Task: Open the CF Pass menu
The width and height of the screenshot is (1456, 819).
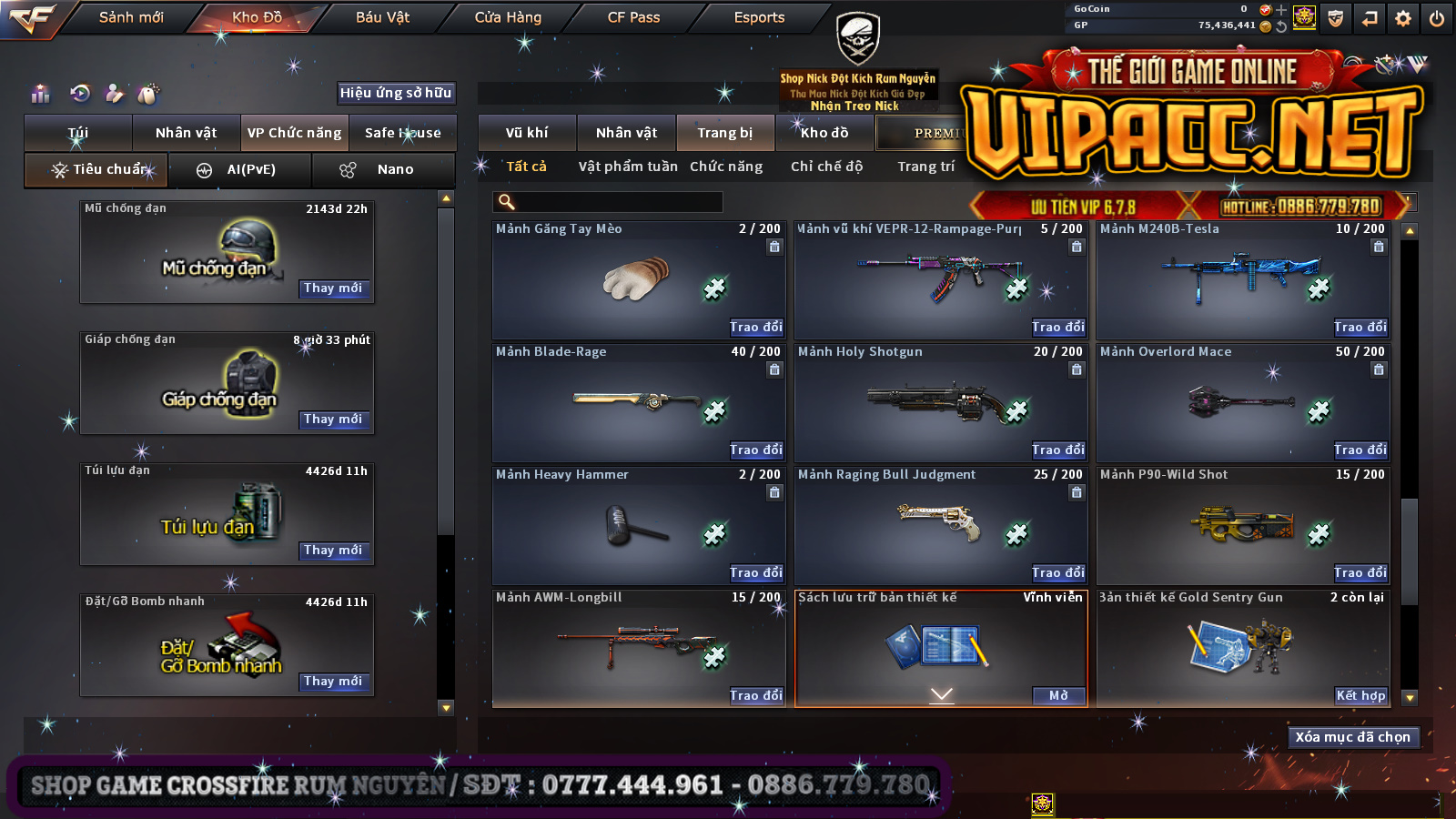Action: pos(633,17)
